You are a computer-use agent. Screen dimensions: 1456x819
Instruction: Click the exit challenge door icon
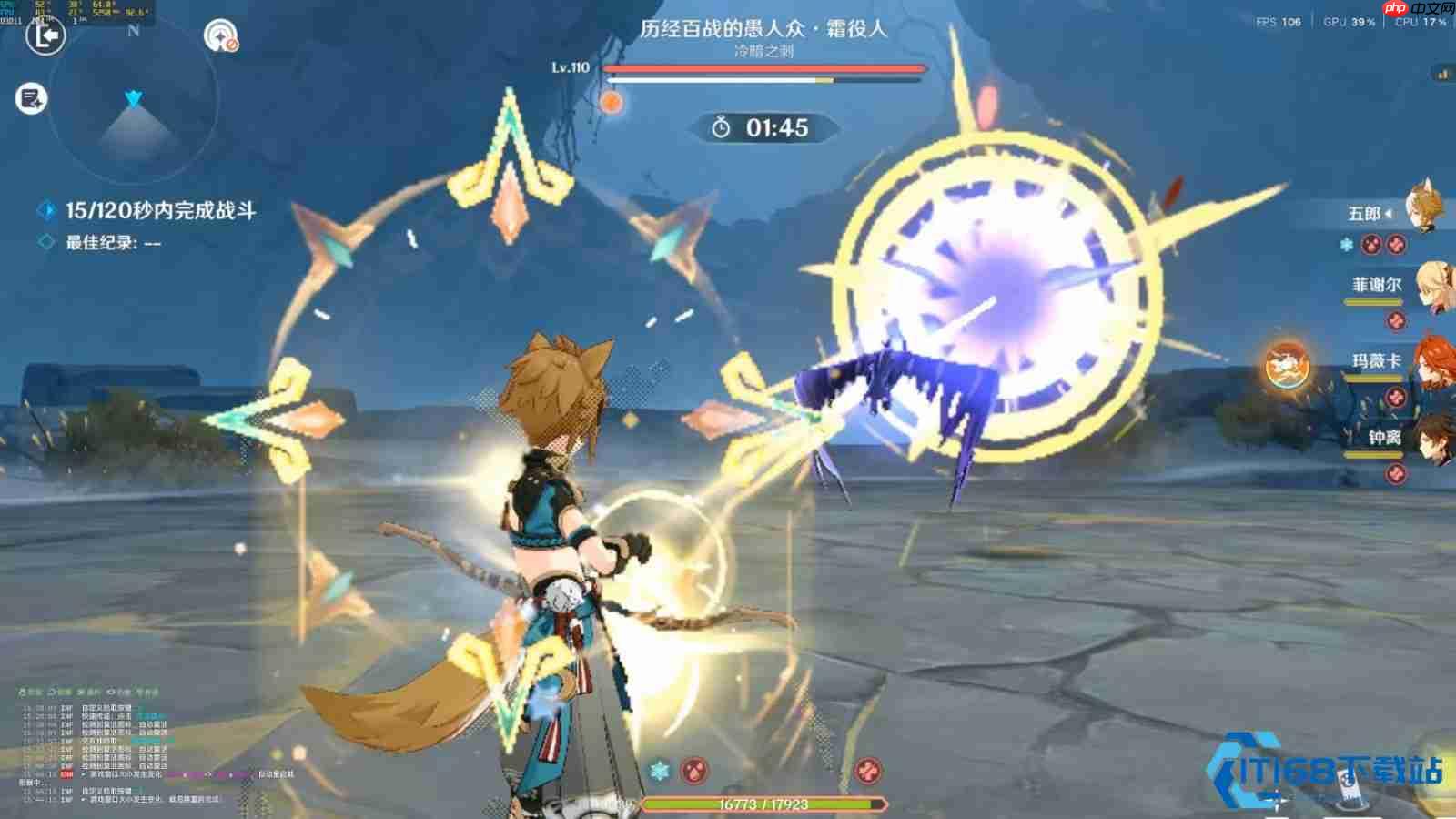click(45, 36)
